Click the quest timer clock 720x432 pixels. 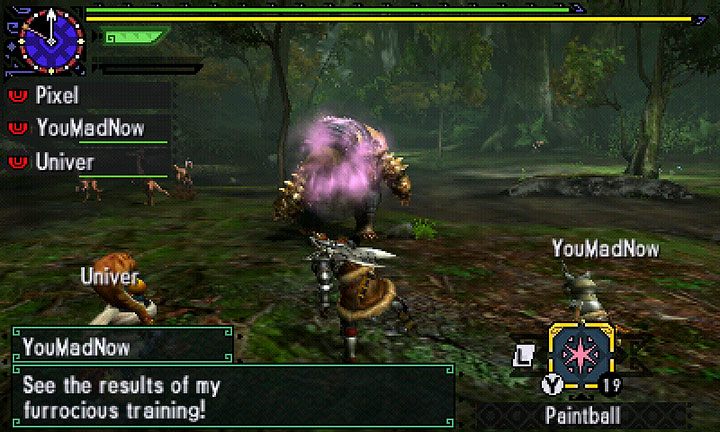[x=51, y=39]
